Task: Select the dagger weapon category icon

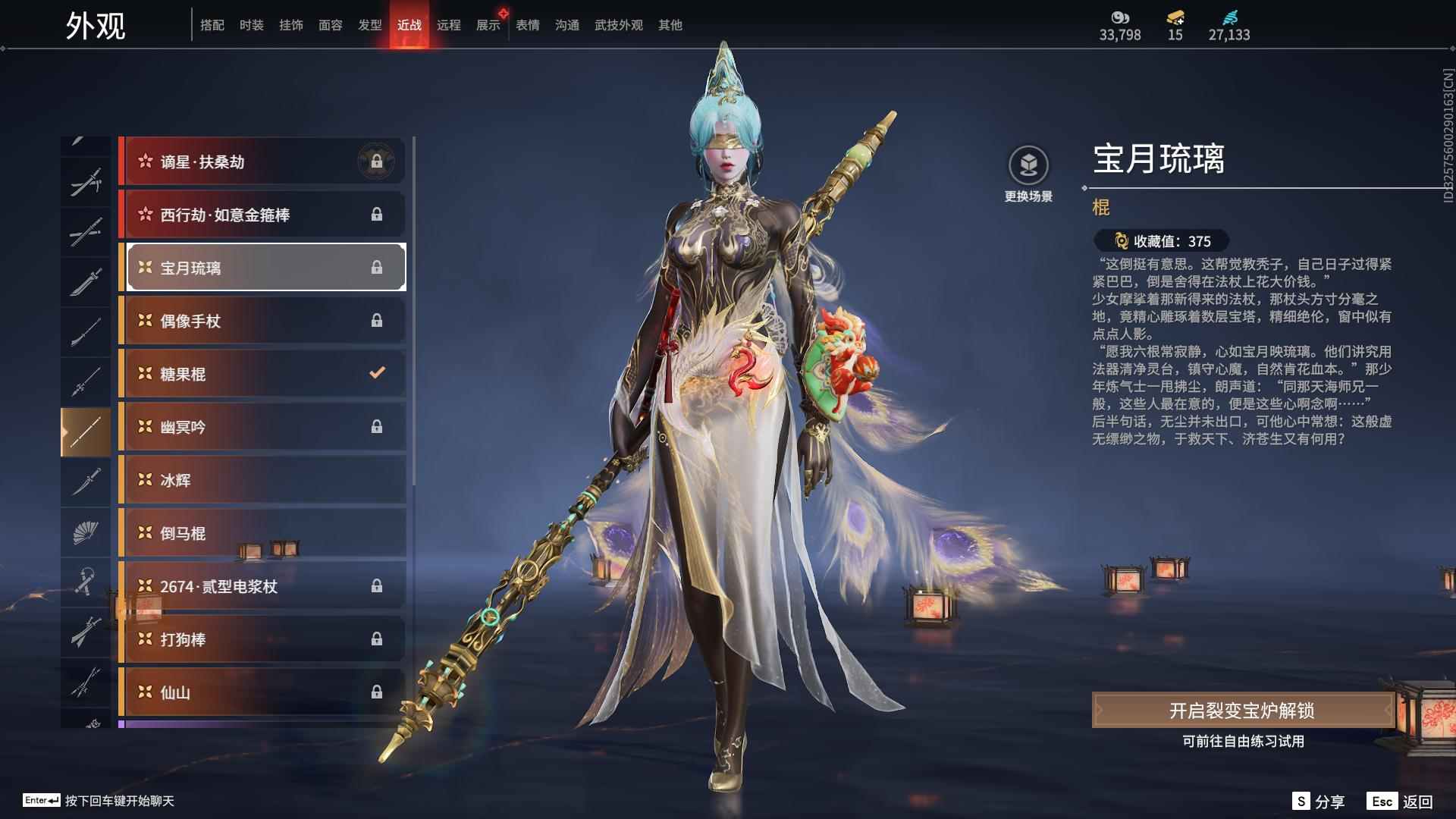Action: click(86, 480)
